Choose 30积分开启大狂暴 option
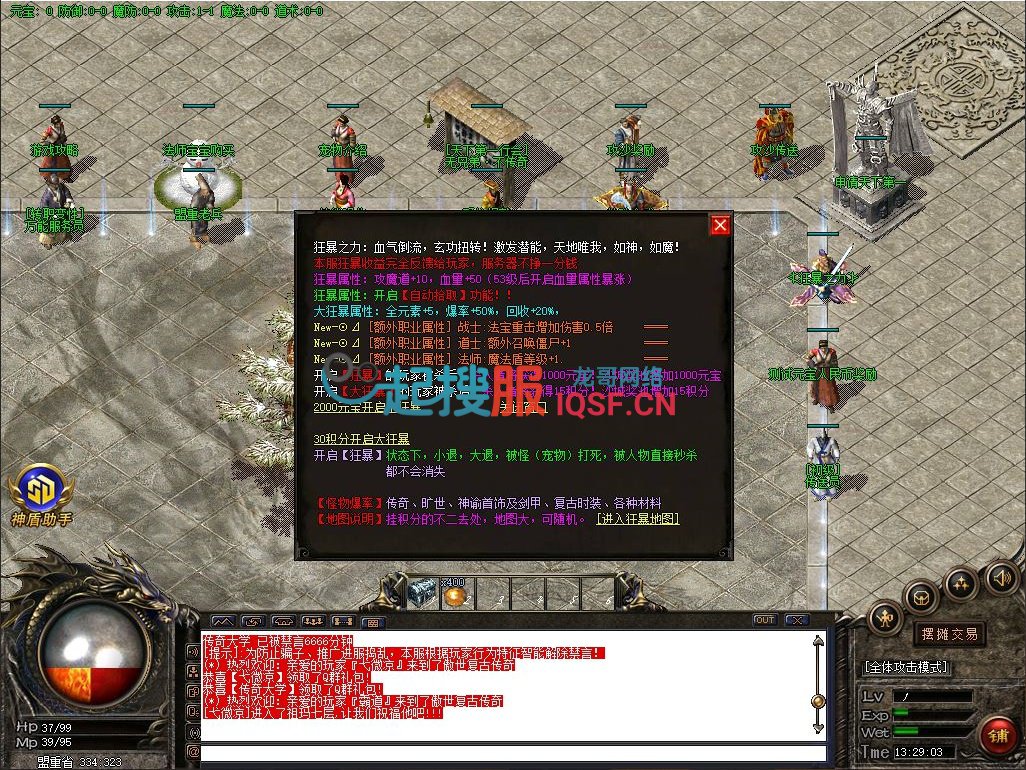The height and width of the screenshot is (770, 1026). click(361, 439)
